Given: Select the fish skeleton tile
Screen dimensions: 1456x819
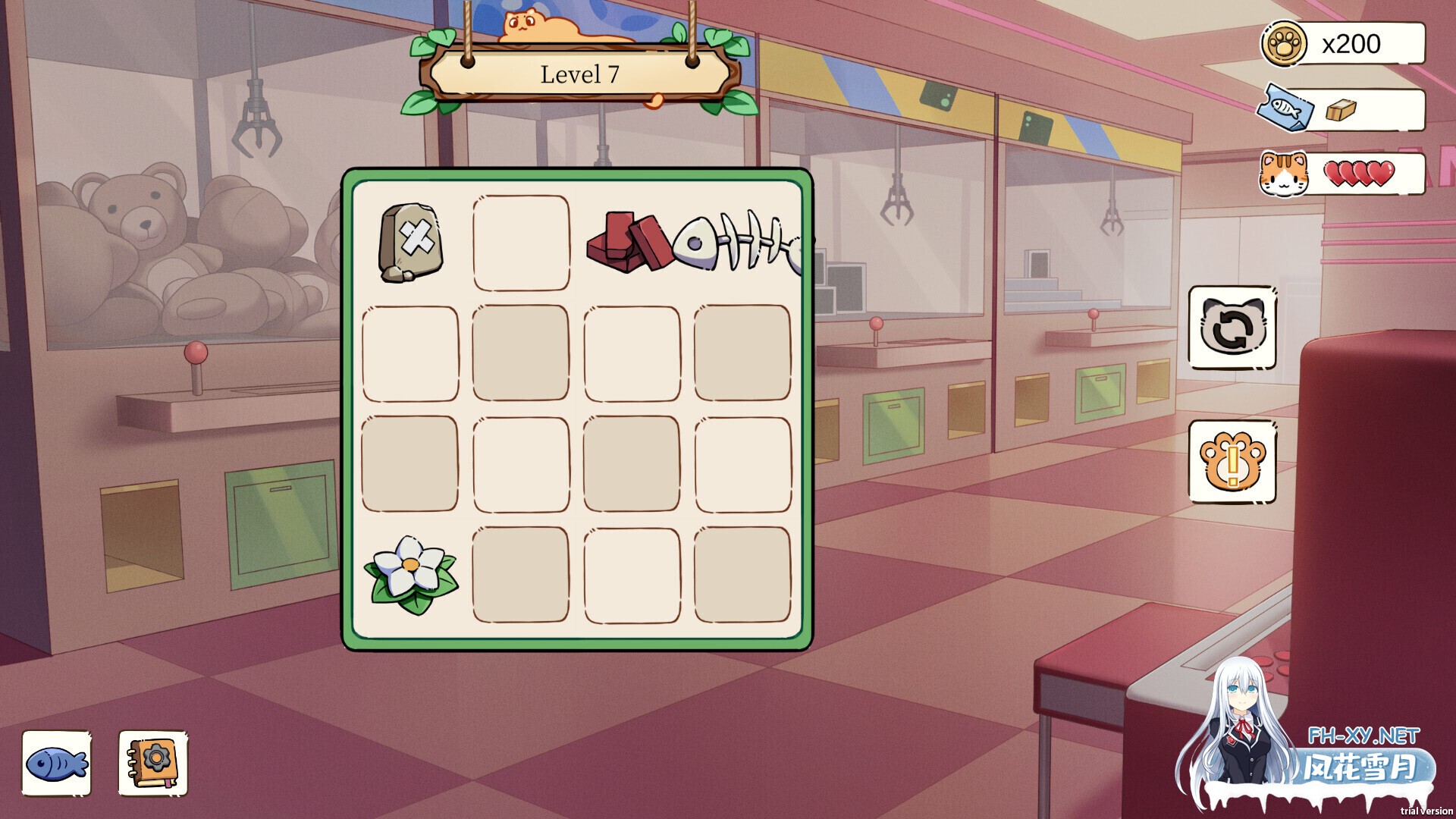Looking at the screenshot, I should [739, 243].
